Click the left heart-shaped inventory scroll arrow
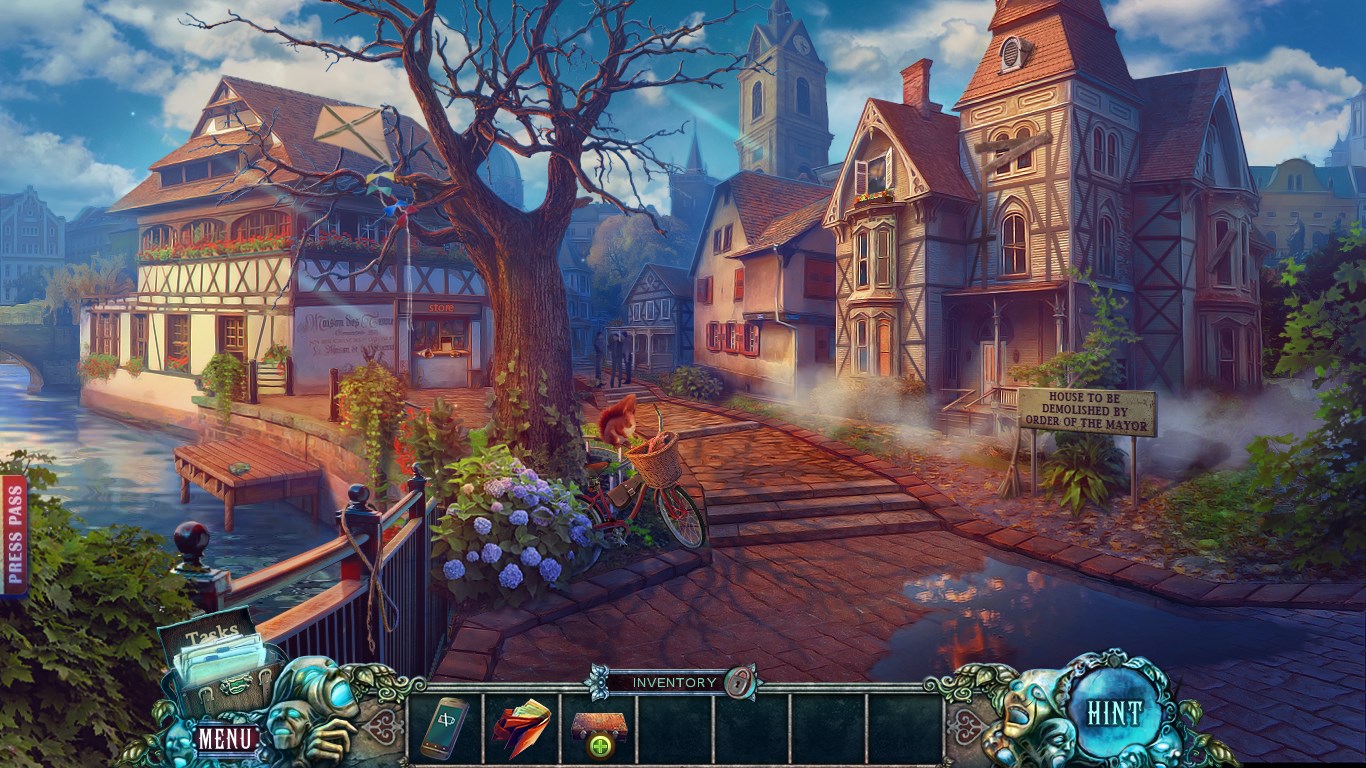 (x=384, y=727)
